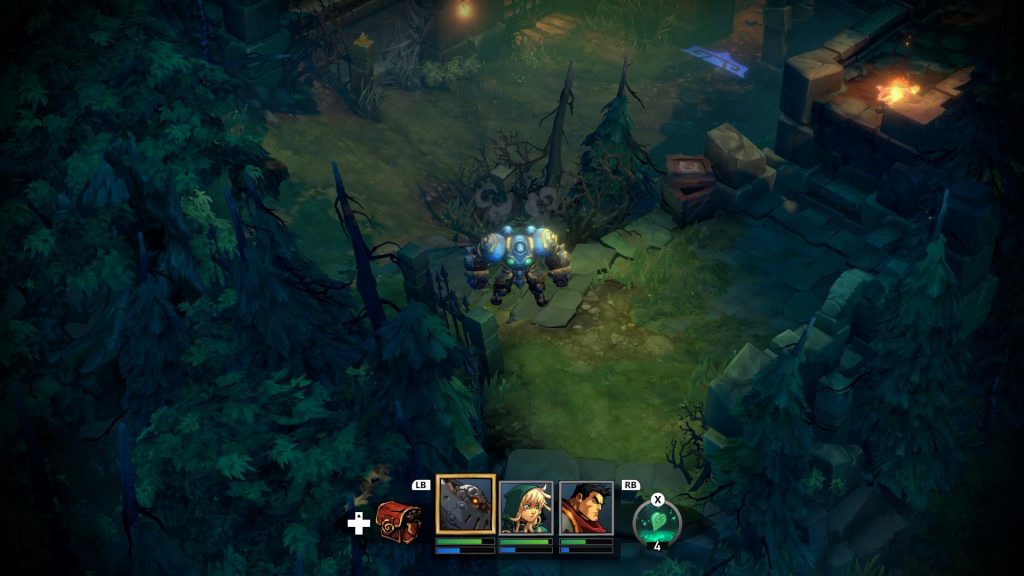
Task: Open the red backpack inventory icon
Action: [x=398, y=522]
